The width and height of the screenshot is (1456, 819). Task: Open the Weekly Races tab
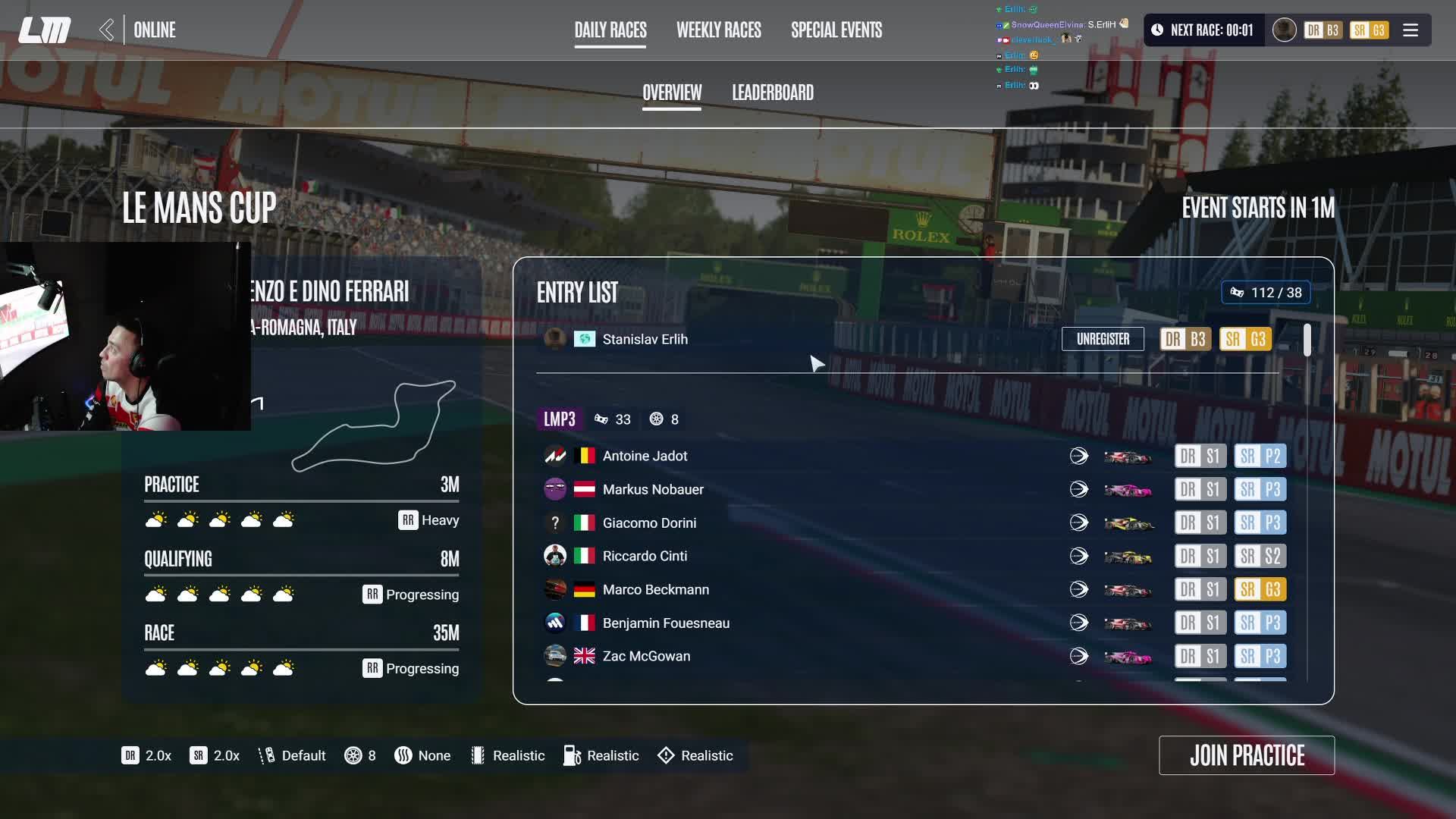point(718,30)
